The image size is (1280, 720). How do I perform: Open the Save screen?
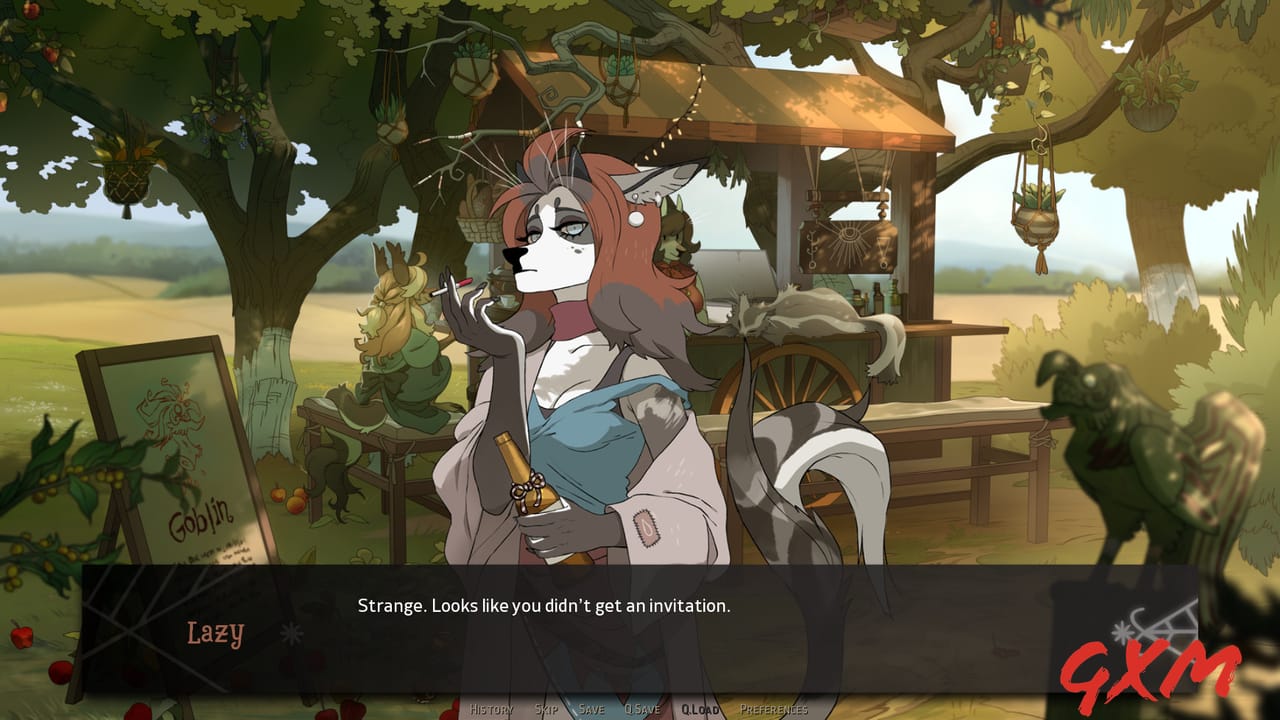[592, 708]
